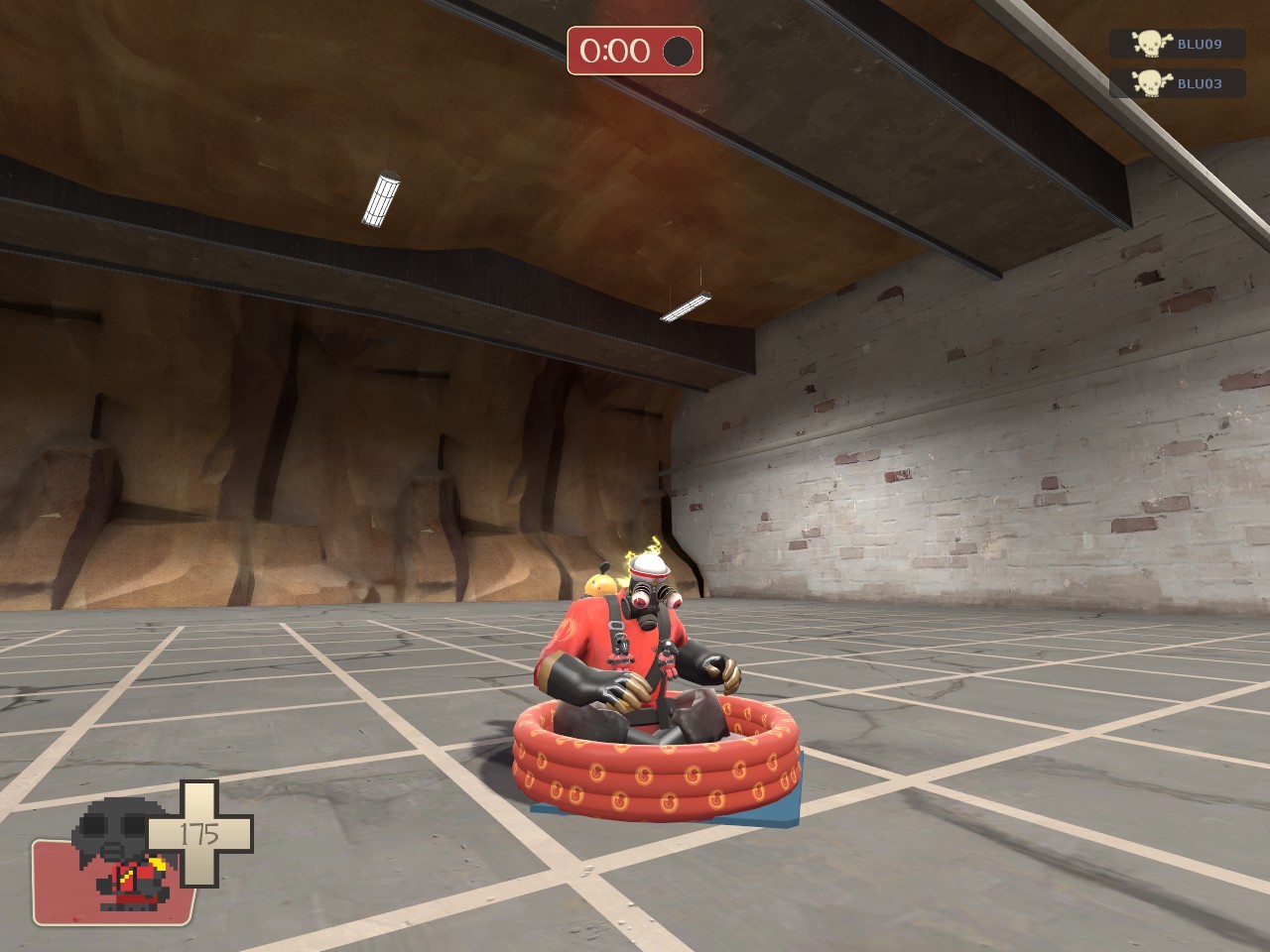Toggle the BLU09 kill feed entry
Screen dimensions: 1270x952
point(1181,44)
